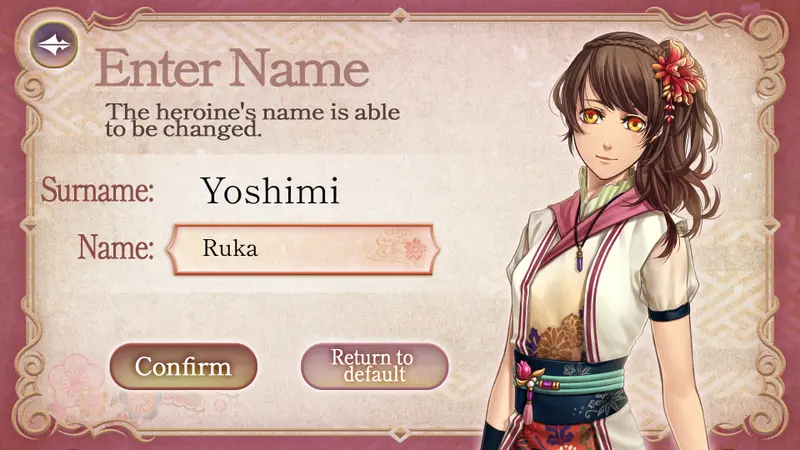This screenshot has width=800, height=450.
Task: Edit the Name field containing Ruka
Action: 302,249
